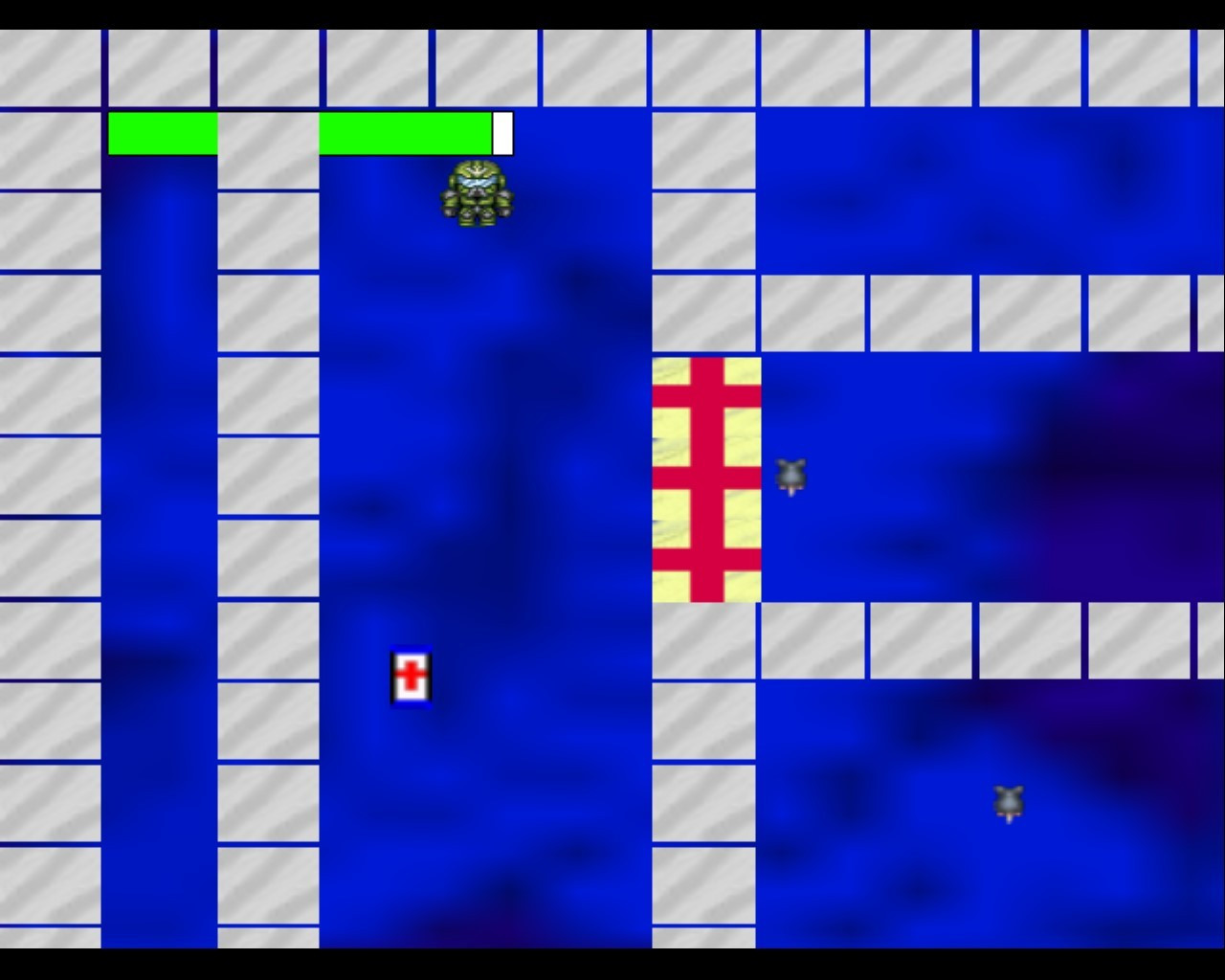This screenshot has height=980, width=1225.
Task: Target the rat enemy in the lower right
Action: tap(1008, 802)
